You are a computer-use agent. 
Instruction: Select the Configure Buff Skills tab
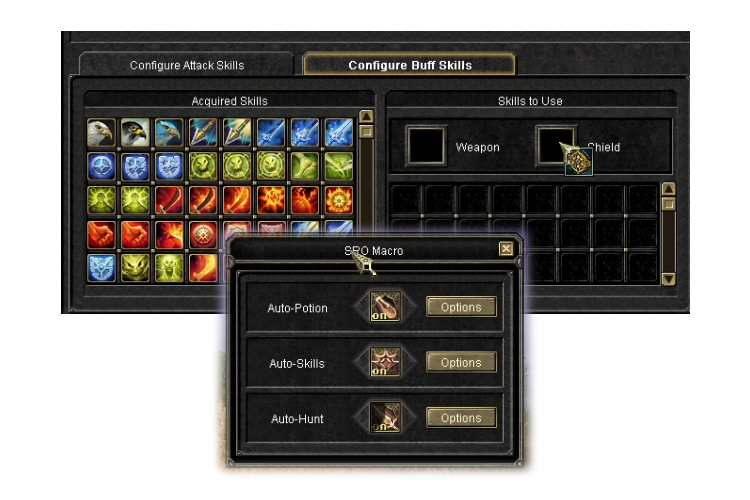409,65
